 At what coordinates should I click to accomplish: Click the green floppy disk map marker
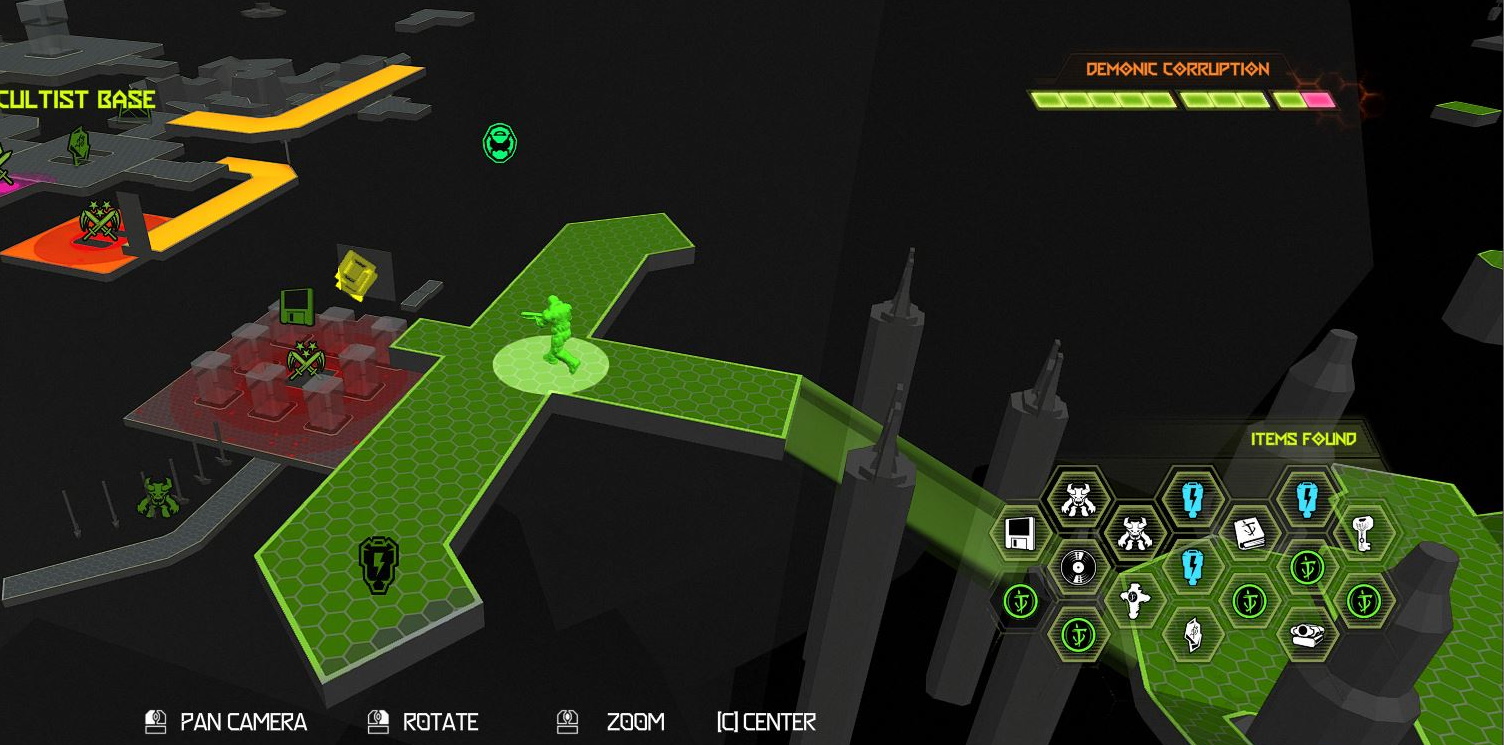click(x=296, y=306)
